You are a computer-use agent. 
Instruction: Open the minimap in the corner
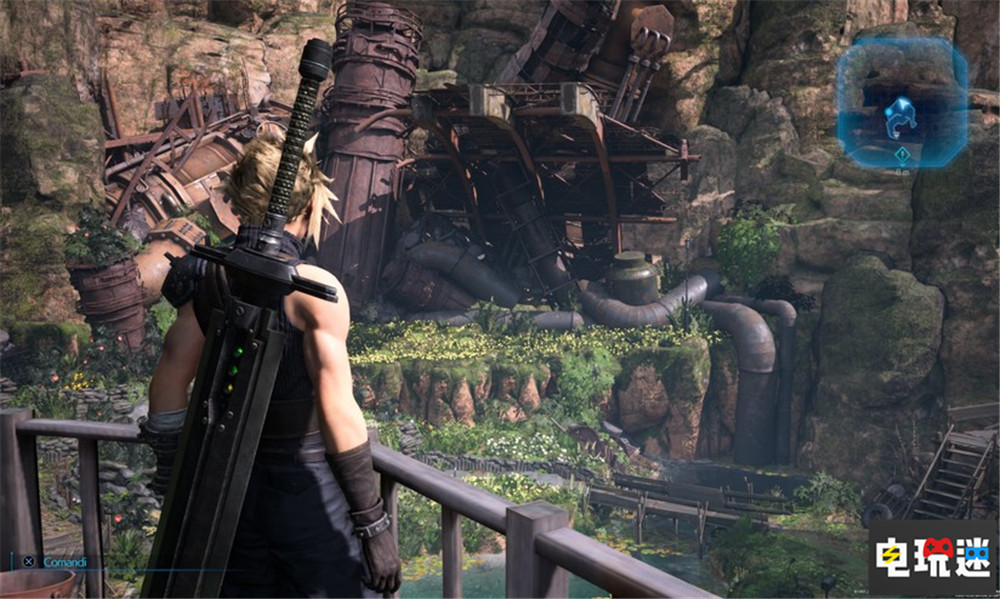pos(901,104)
